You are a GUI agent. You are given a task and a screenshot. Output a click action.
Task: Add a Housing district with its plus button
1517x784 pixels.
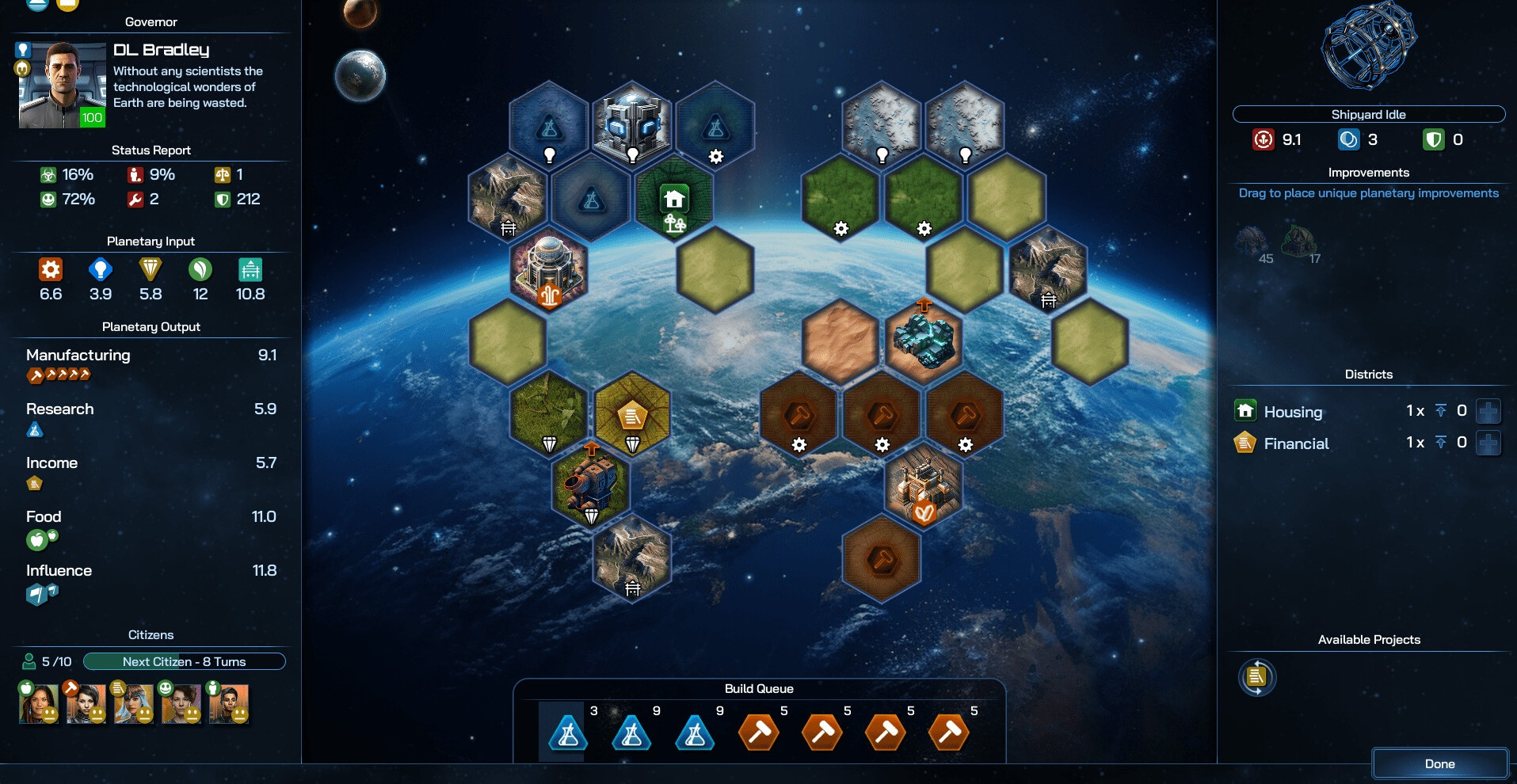click(1488, 412)
